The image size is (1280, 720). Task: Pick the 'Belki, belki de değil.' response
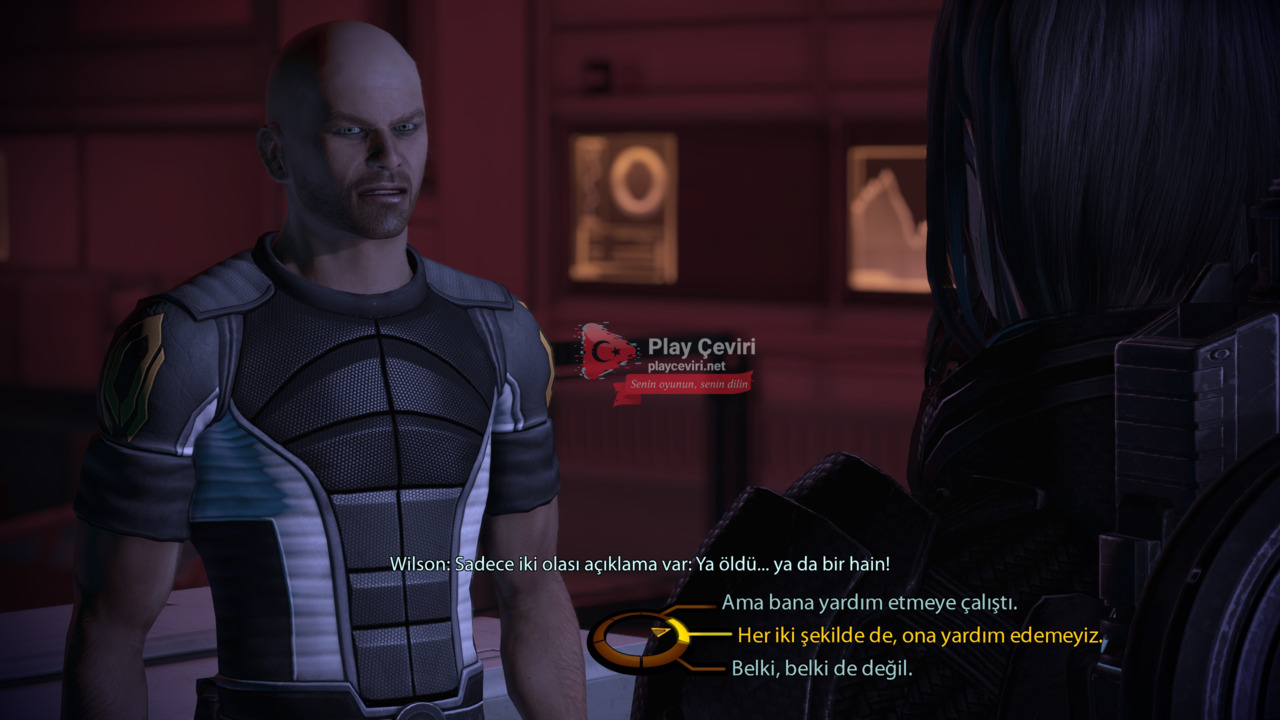pos(821,668)
